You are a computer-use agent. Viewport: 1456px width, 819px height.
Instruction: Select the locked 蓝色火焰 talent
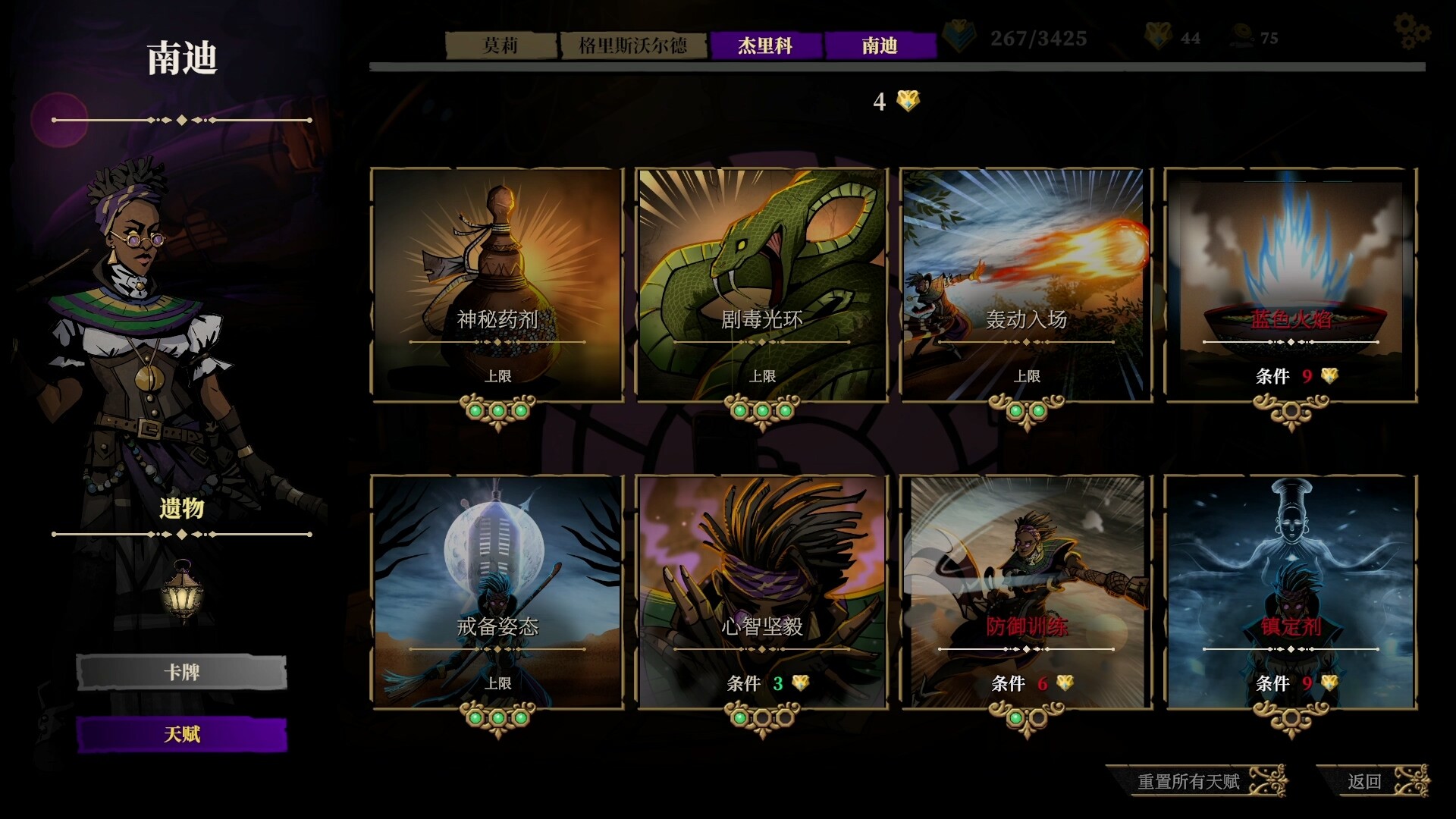pos(1289,281)
